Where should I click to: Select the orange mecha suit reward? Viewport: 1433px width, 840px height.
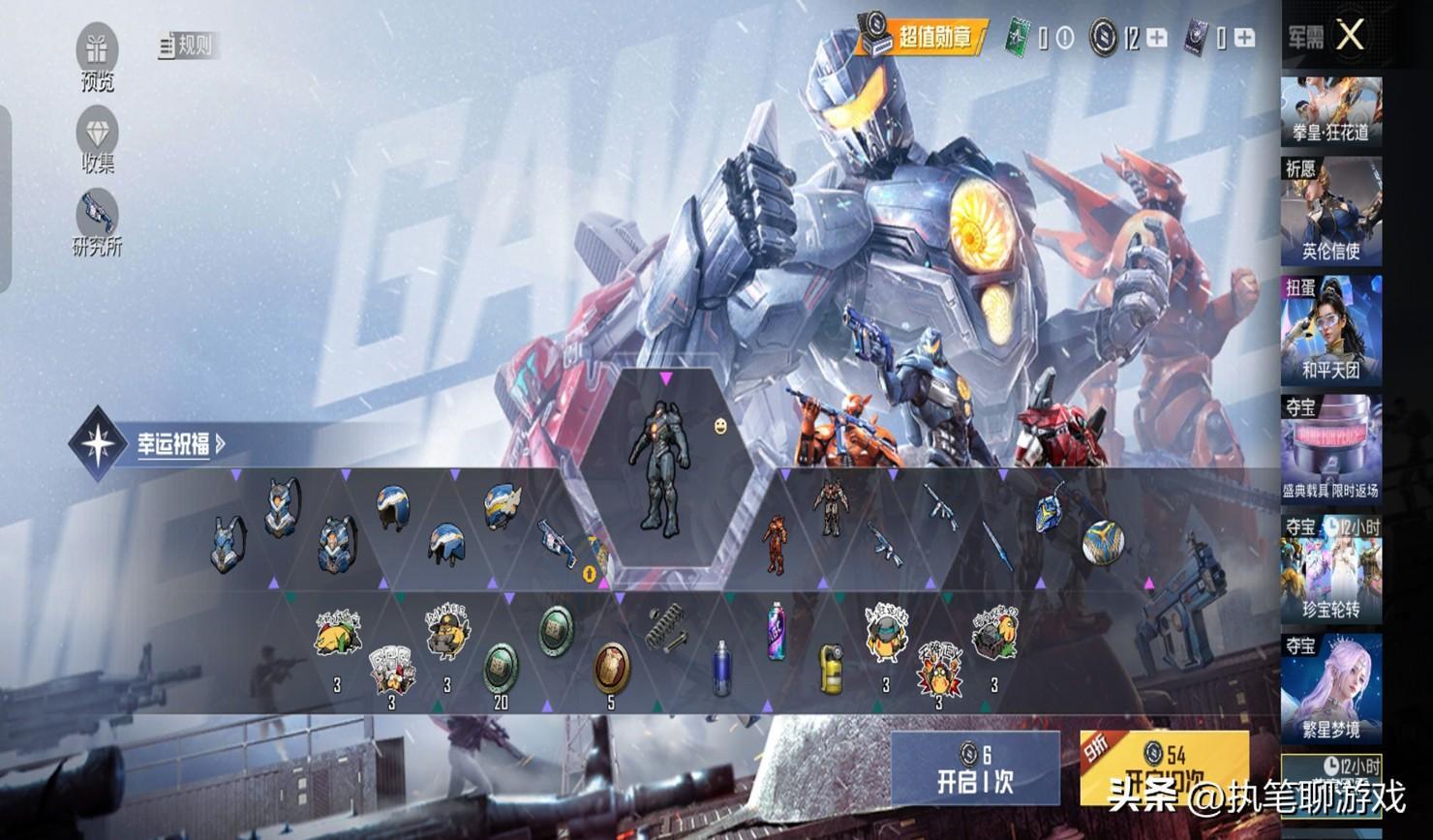tap(774, 545)
